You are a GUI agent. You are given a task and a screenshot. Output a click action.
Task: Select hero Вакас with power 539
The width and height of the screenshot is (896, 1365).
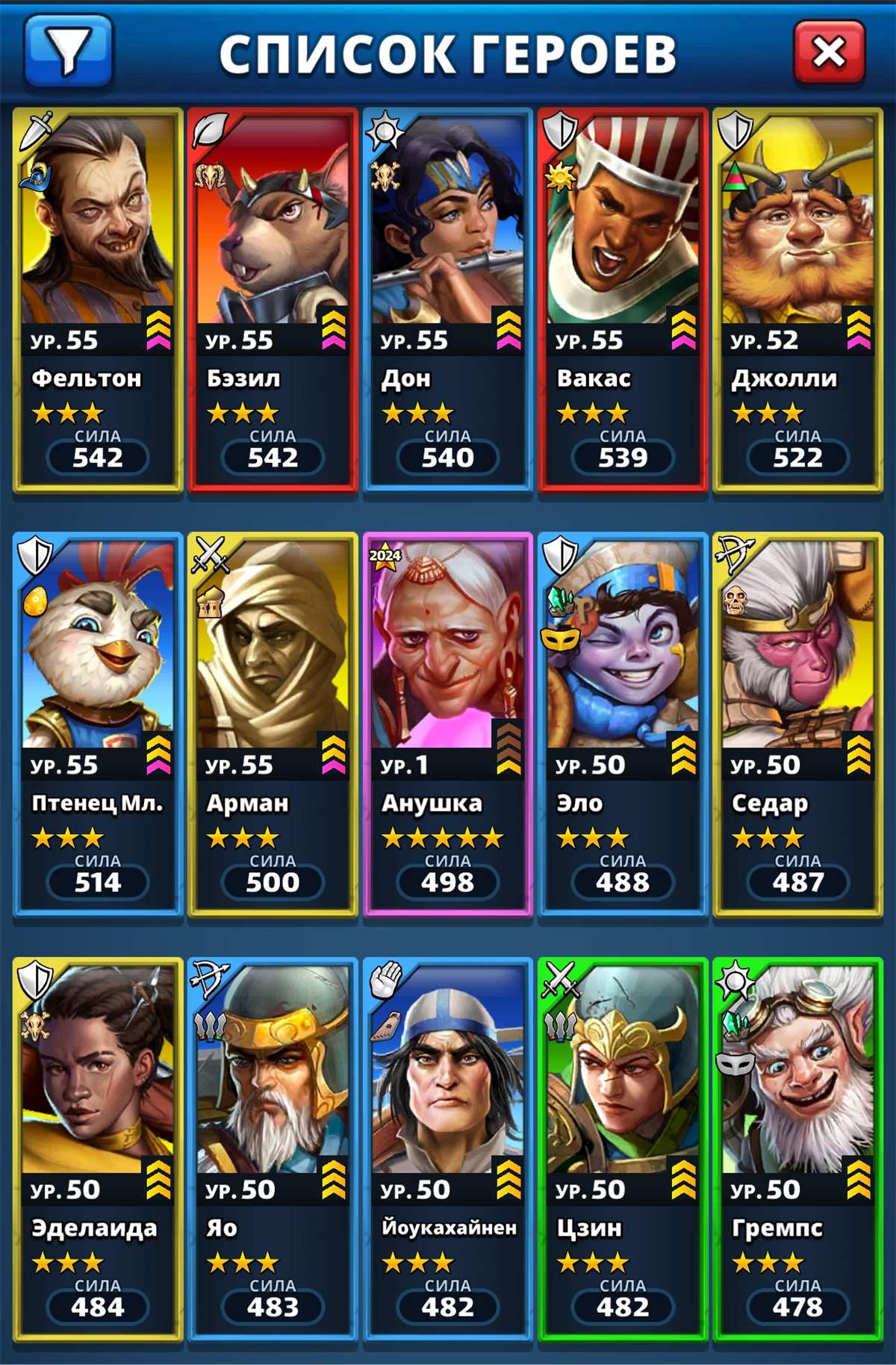623,299
